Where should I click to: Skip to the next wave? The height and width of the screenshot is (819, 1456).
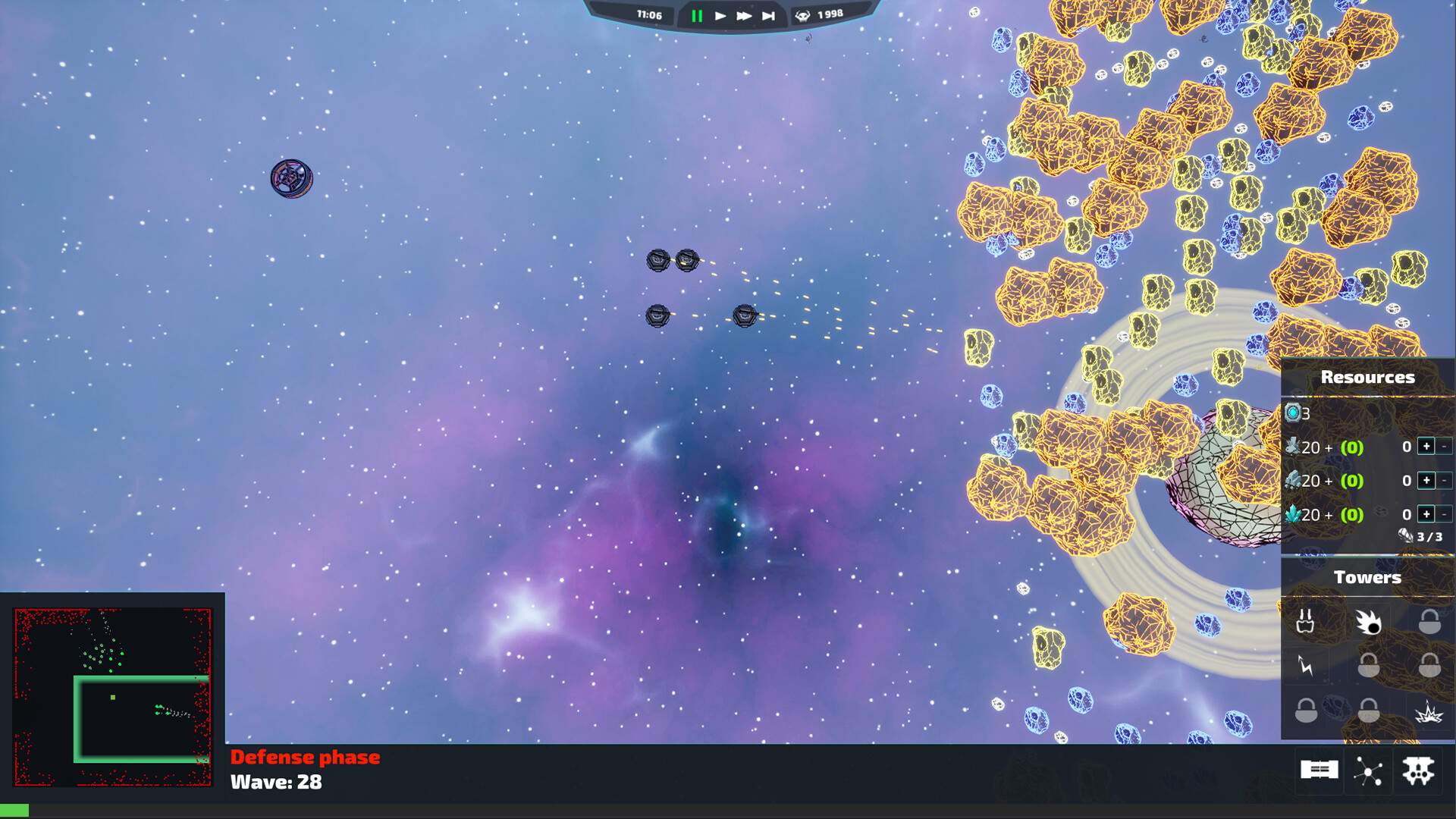point(768,14)
